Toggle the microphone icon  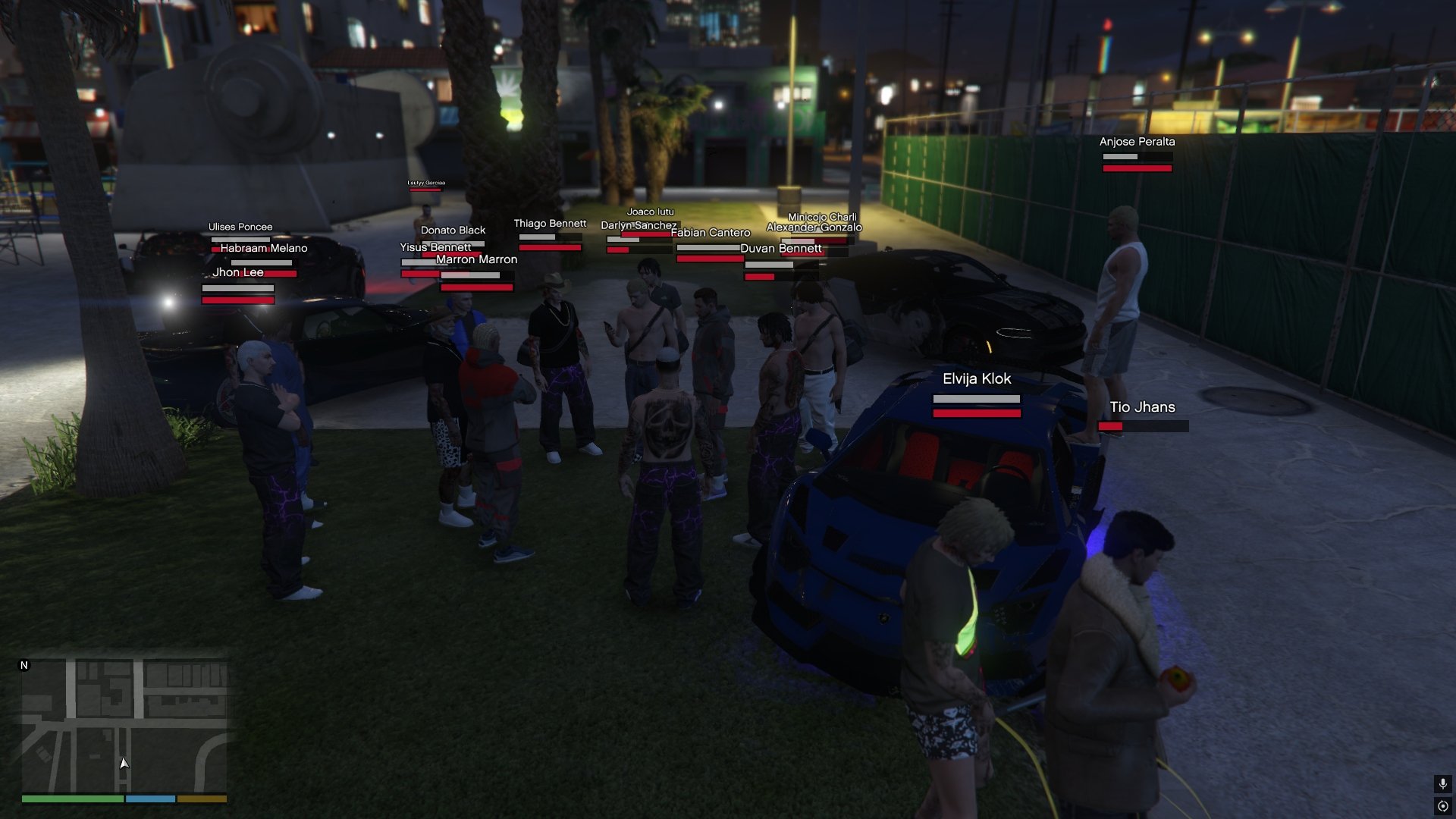click(1442, 783)
